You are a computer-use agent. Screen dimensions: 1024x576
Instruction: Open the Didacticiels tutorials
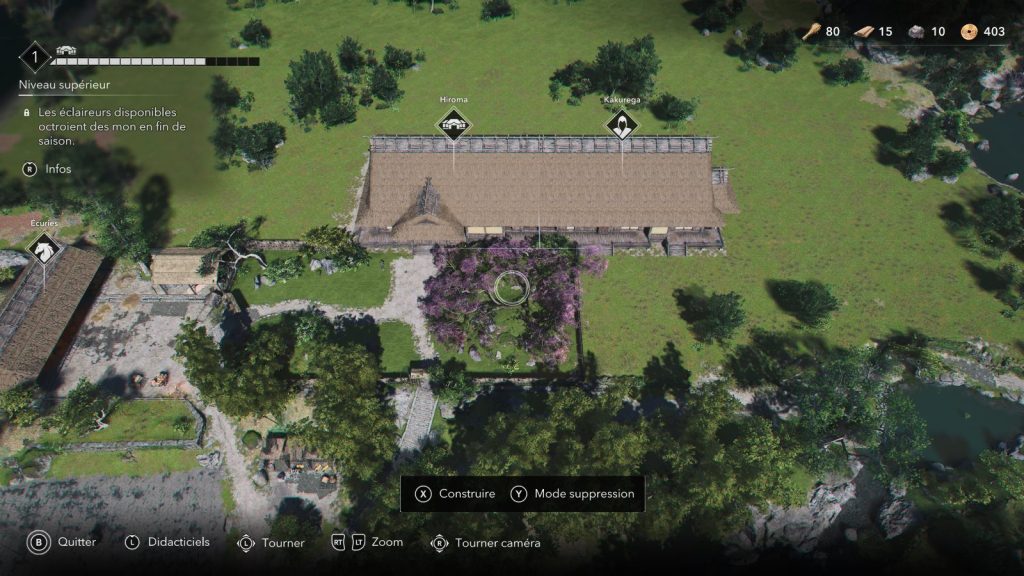(x=167, y=542)
